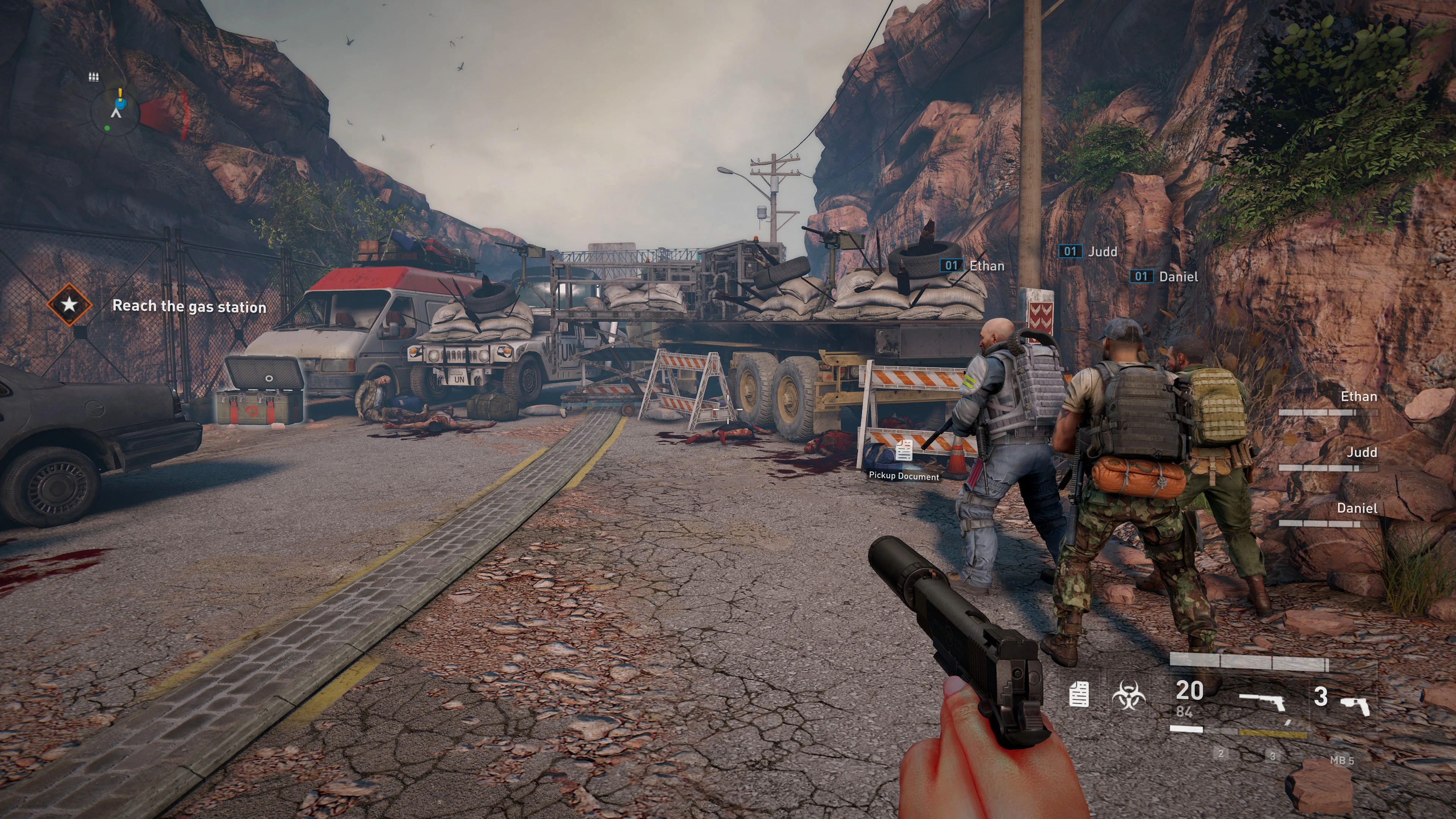Viewport: 1456px width, 819px height.
Task: Click the yellow exclamation marker on the radar
Action: tap(120, 93)
